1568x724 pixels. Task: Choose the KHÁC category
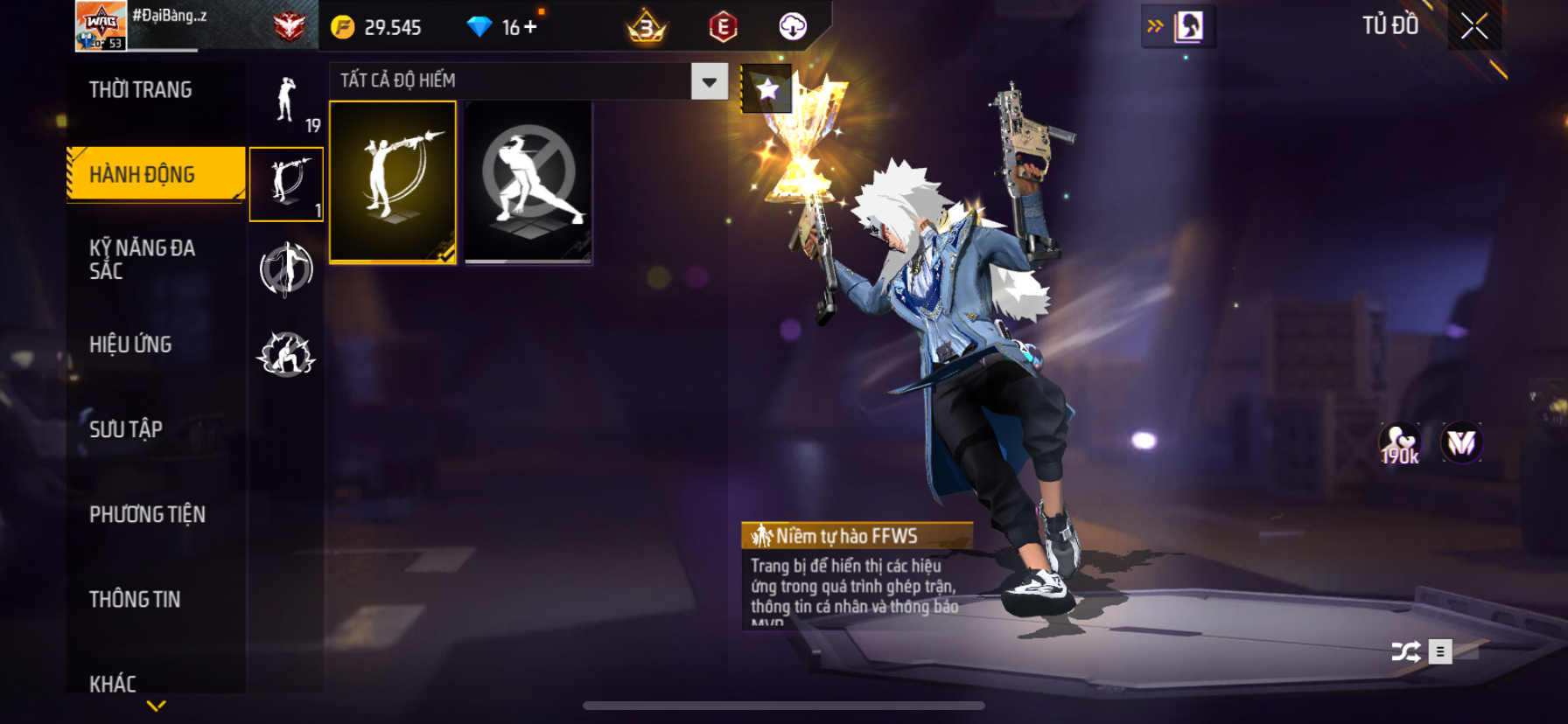(x=113, y=683)
